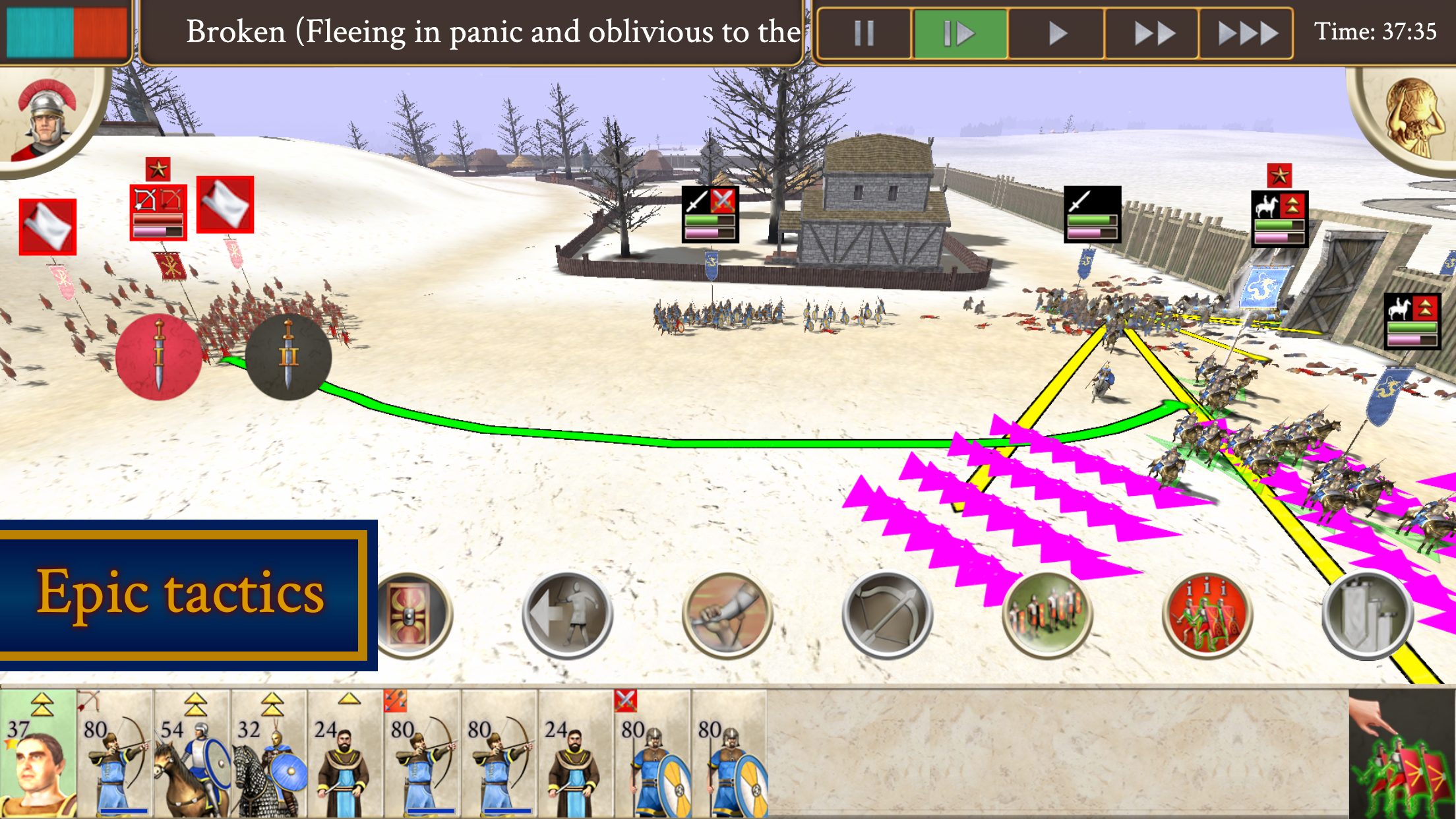
Task: Select the red sword group I marker
Action: 159,357
